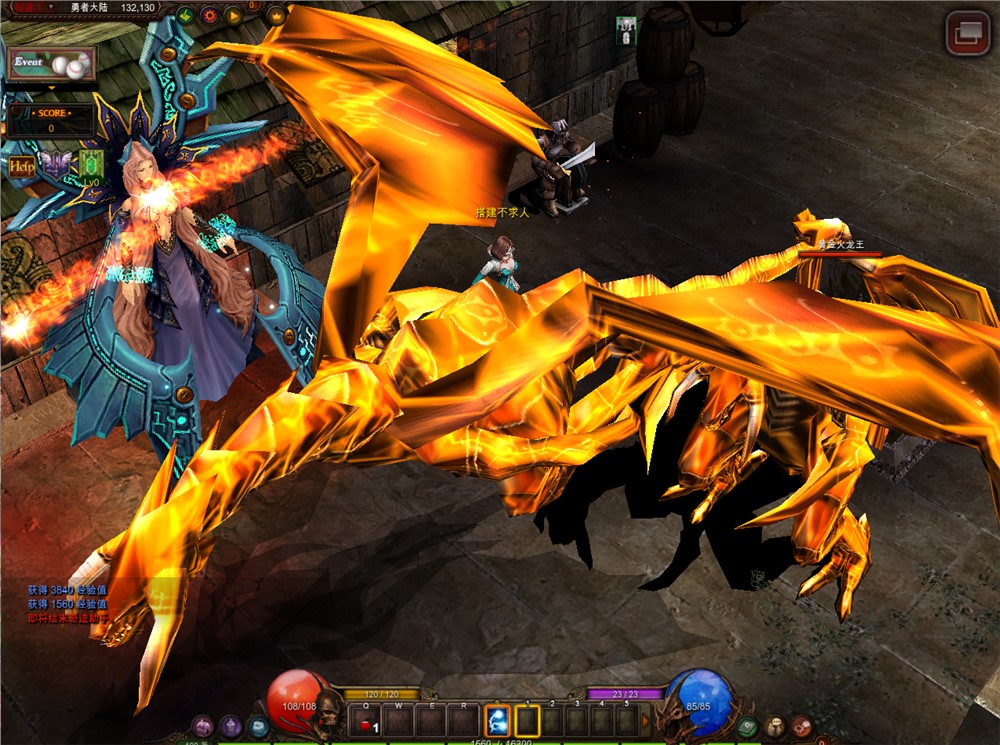Click the Help button
This screenshot has width=1000, height=745.
coord(22,166)
